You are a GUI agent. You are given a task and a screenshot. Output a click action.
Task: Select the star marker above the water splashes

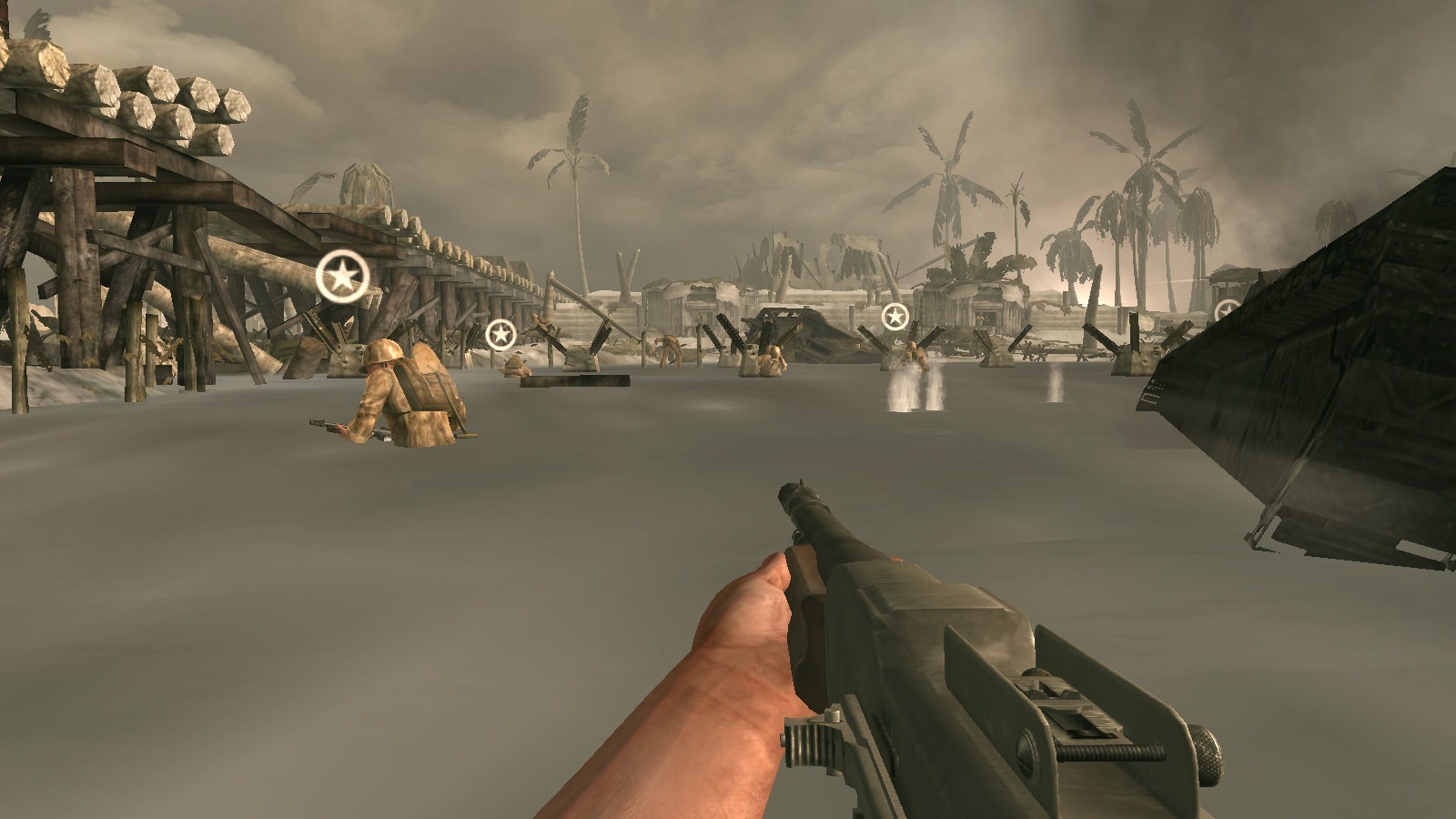895,318
